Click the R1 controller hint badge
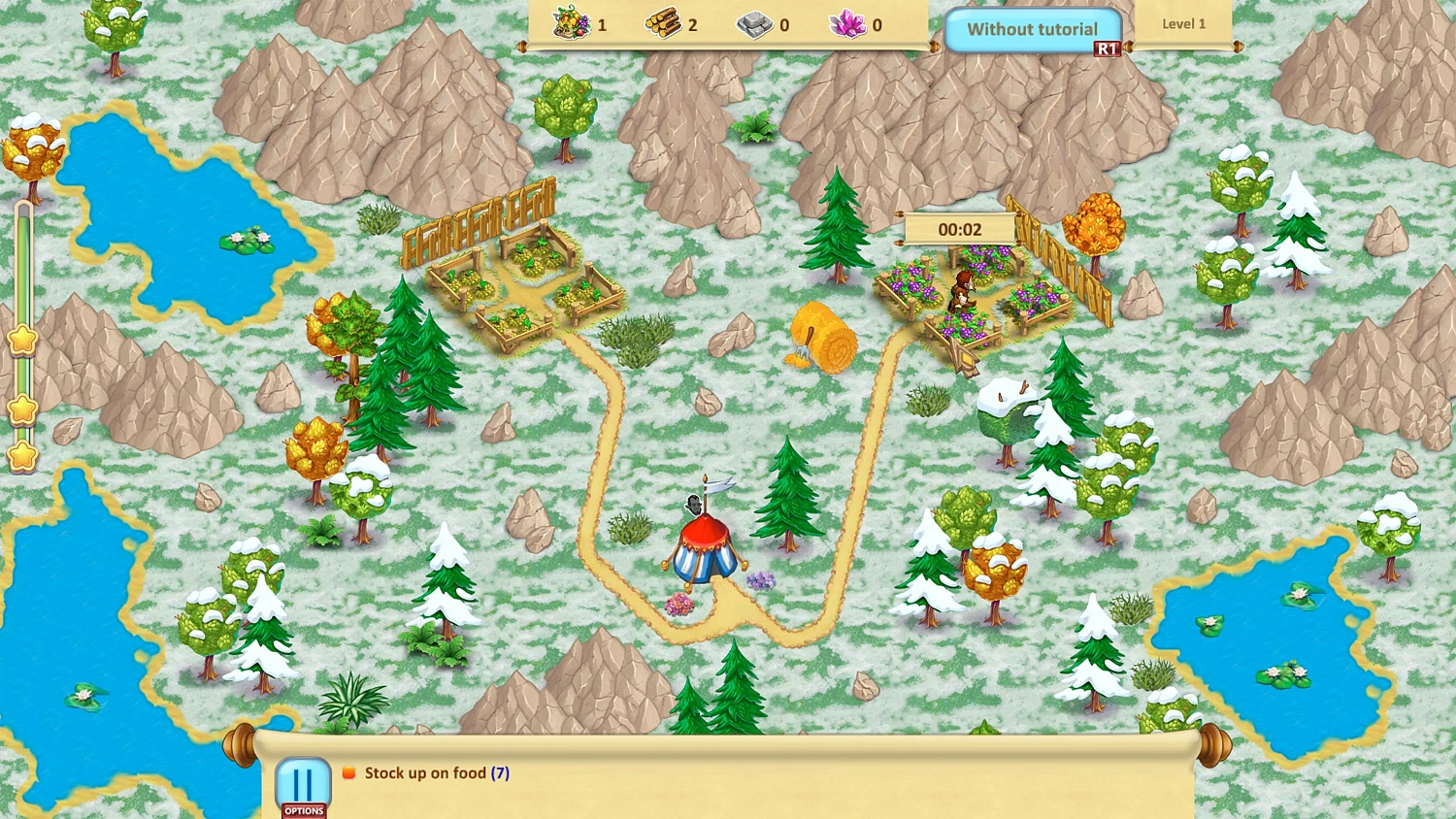 [1109, 47]
